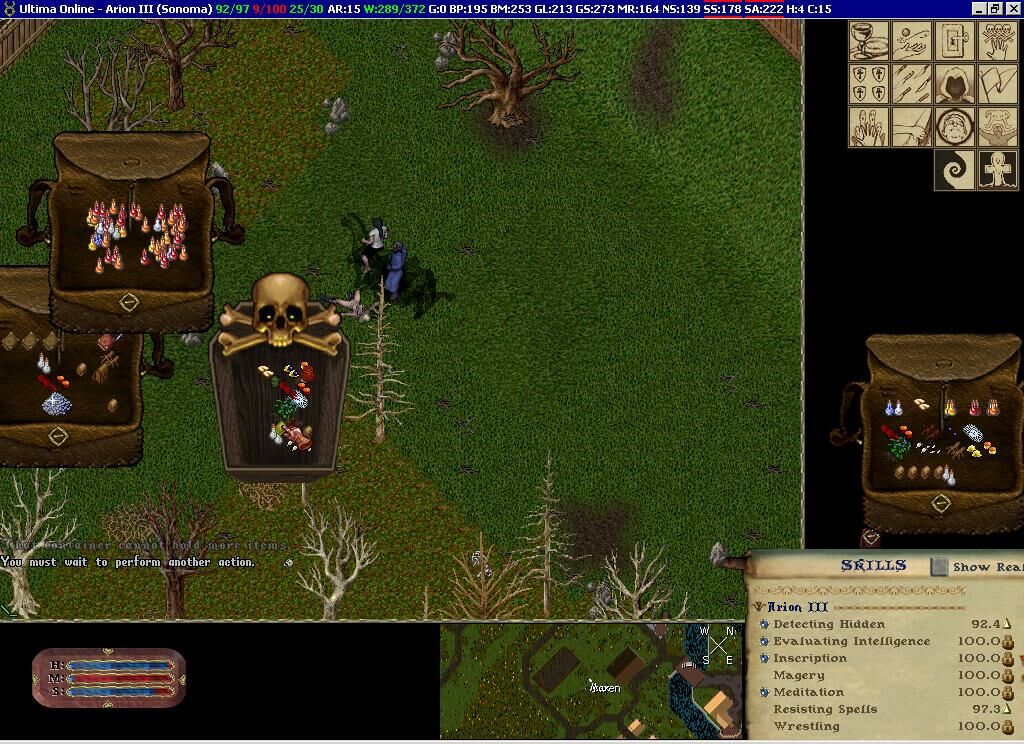Image resolution: width=1024 pixels, height=744 pixels.
Task: Collapse the Arion III skill group
Action: [760, 607]
